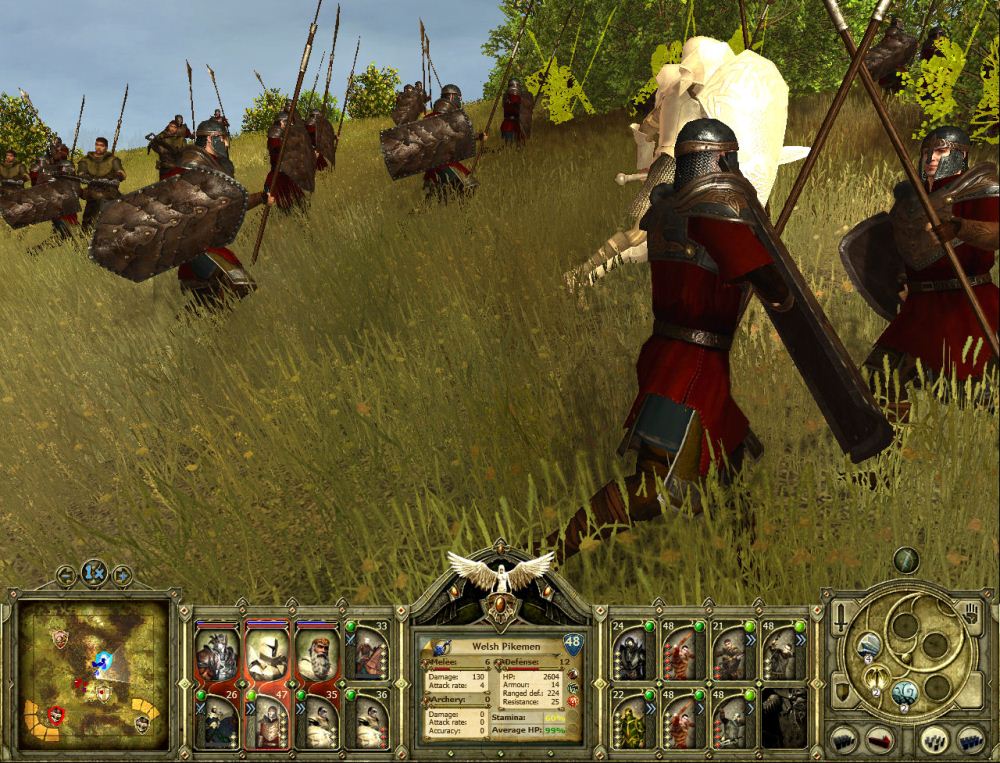Select the unit card with 35 soldiers
The image size is (1000, 763).
(x=317, y=719)
